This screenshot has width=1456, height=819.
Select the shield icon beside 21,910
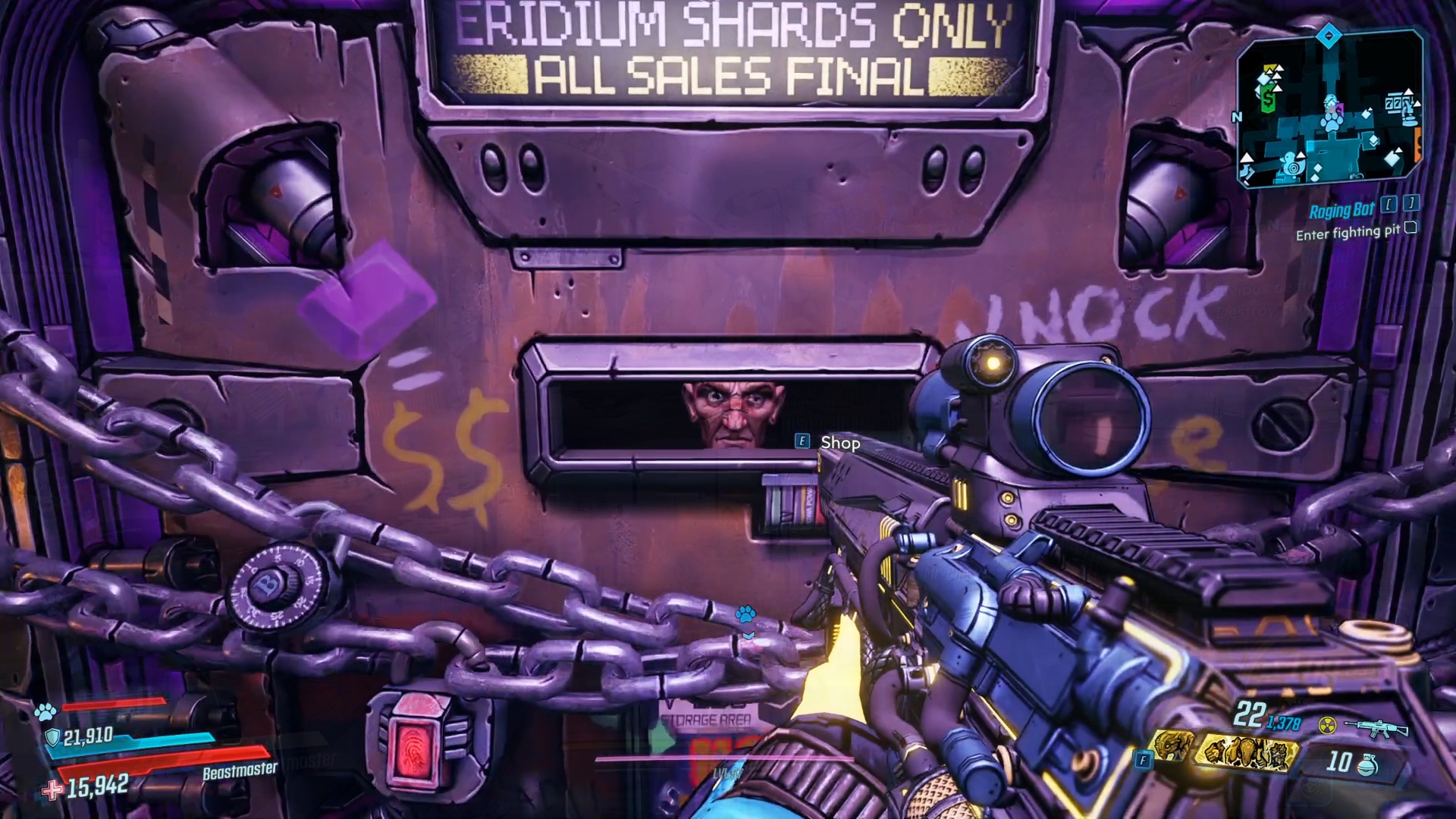pos(52,737)
